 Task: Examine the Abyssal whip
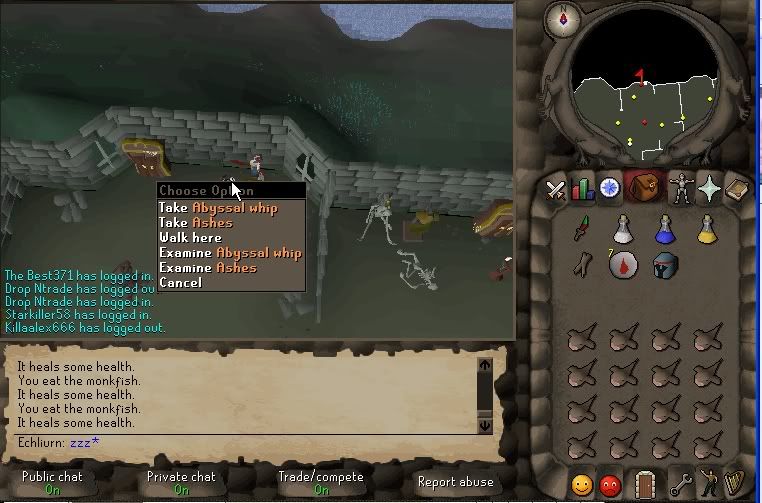(x=229, y=253)
